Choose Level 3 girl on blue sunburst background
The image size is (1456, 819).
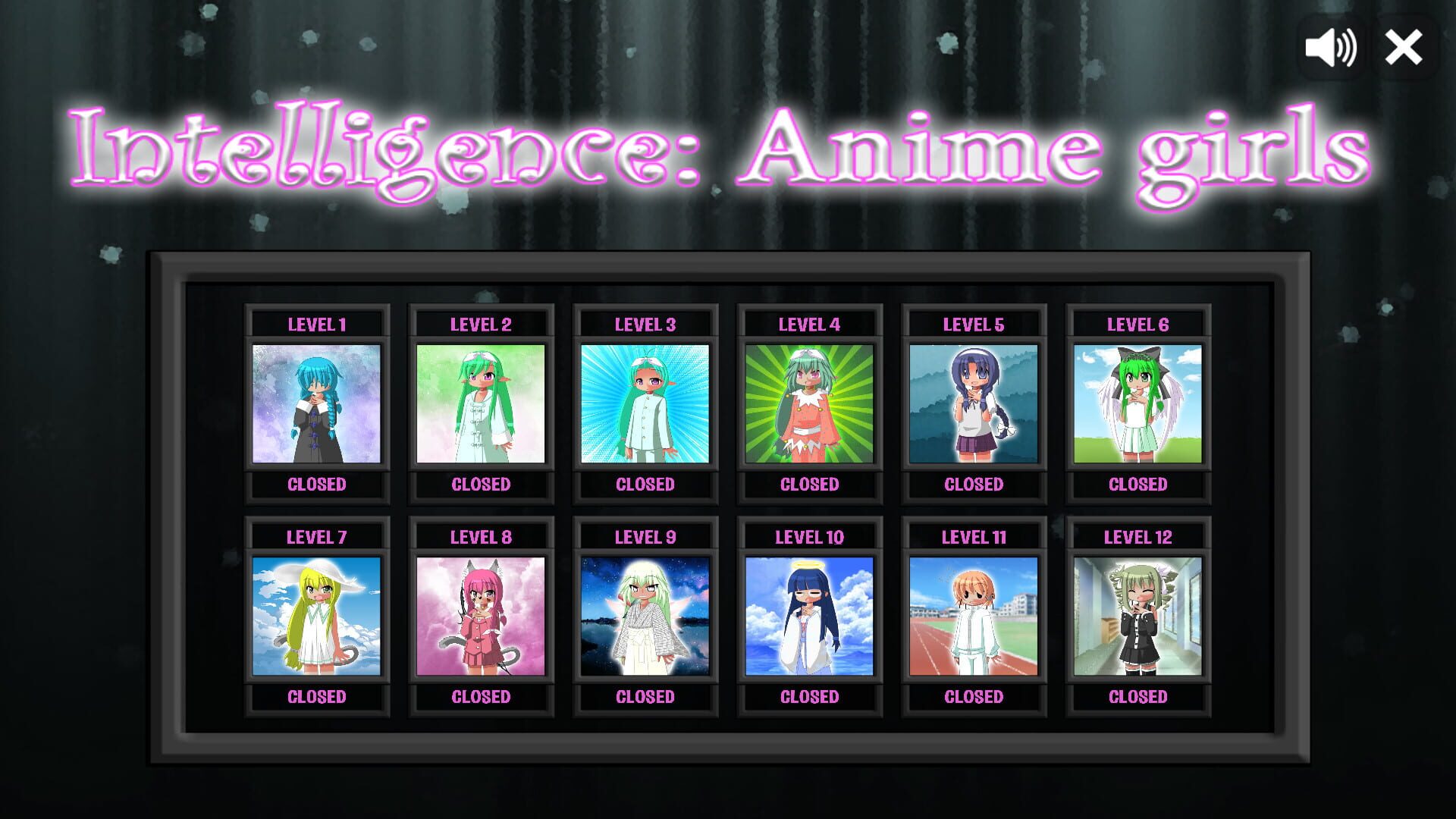645,404
